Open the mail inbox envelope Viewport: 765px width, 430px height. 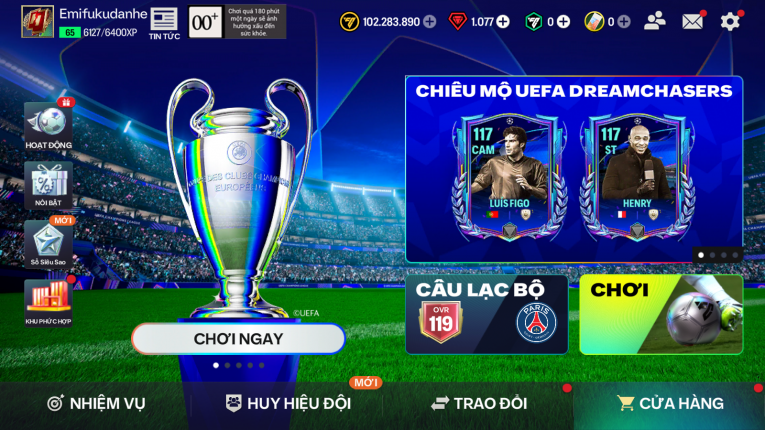coord(692,21)
